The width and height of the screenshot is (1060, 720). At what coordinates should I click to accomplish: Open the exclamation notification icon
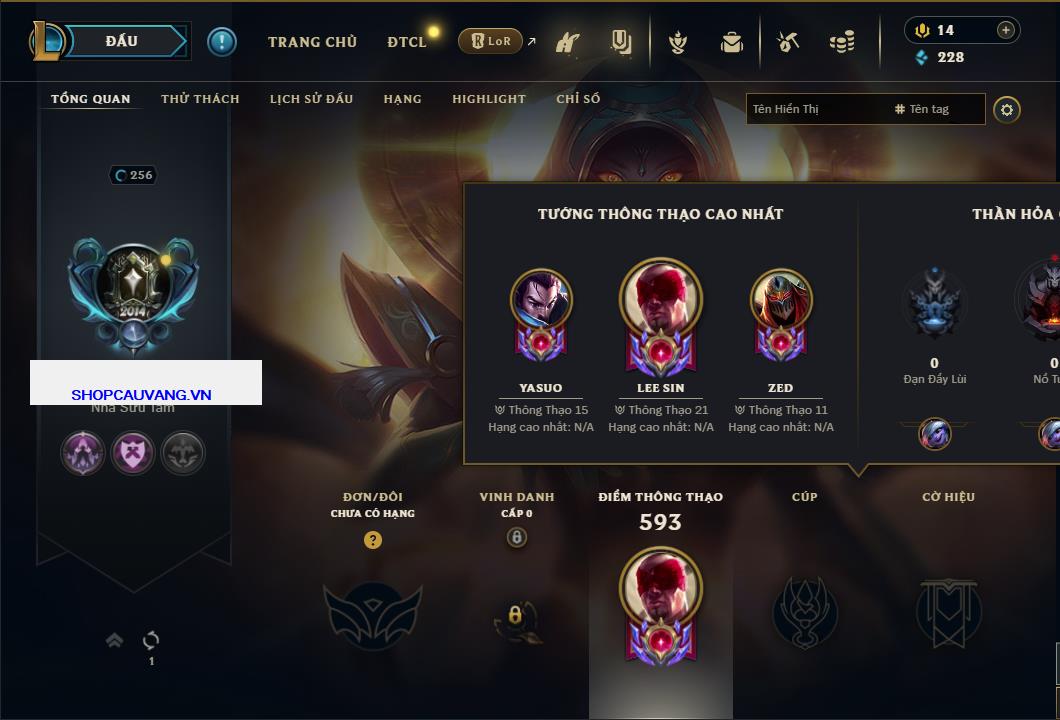[221, 41]
